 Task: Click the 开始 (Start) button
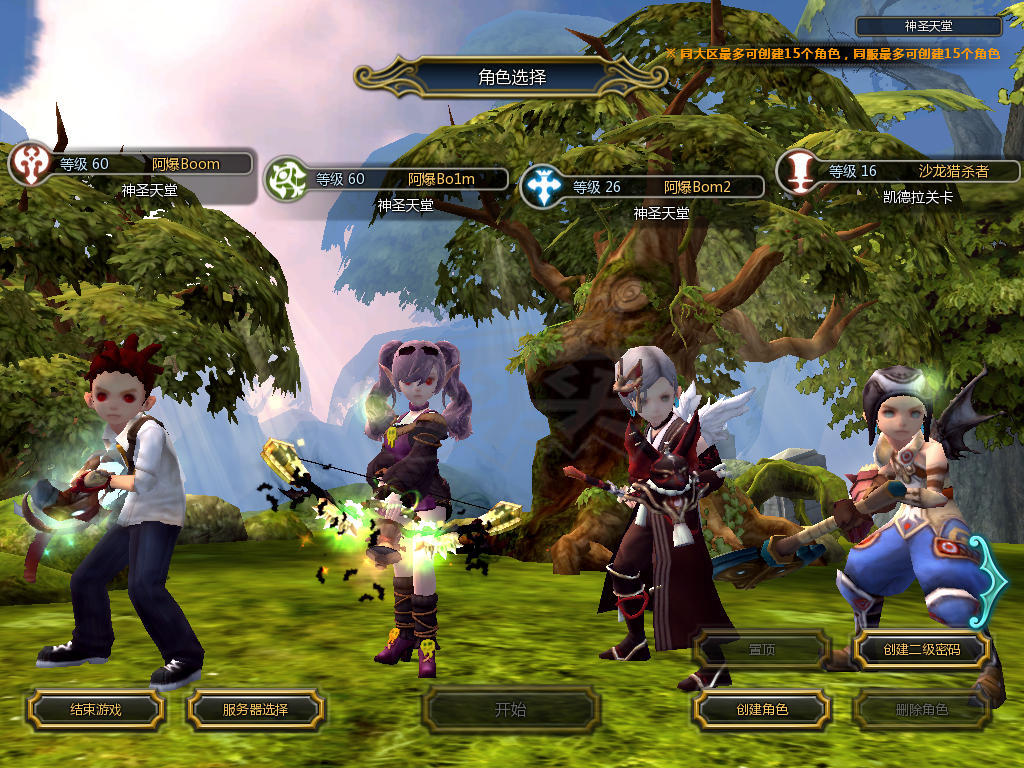pyautogui.click(x=510, y=710)
